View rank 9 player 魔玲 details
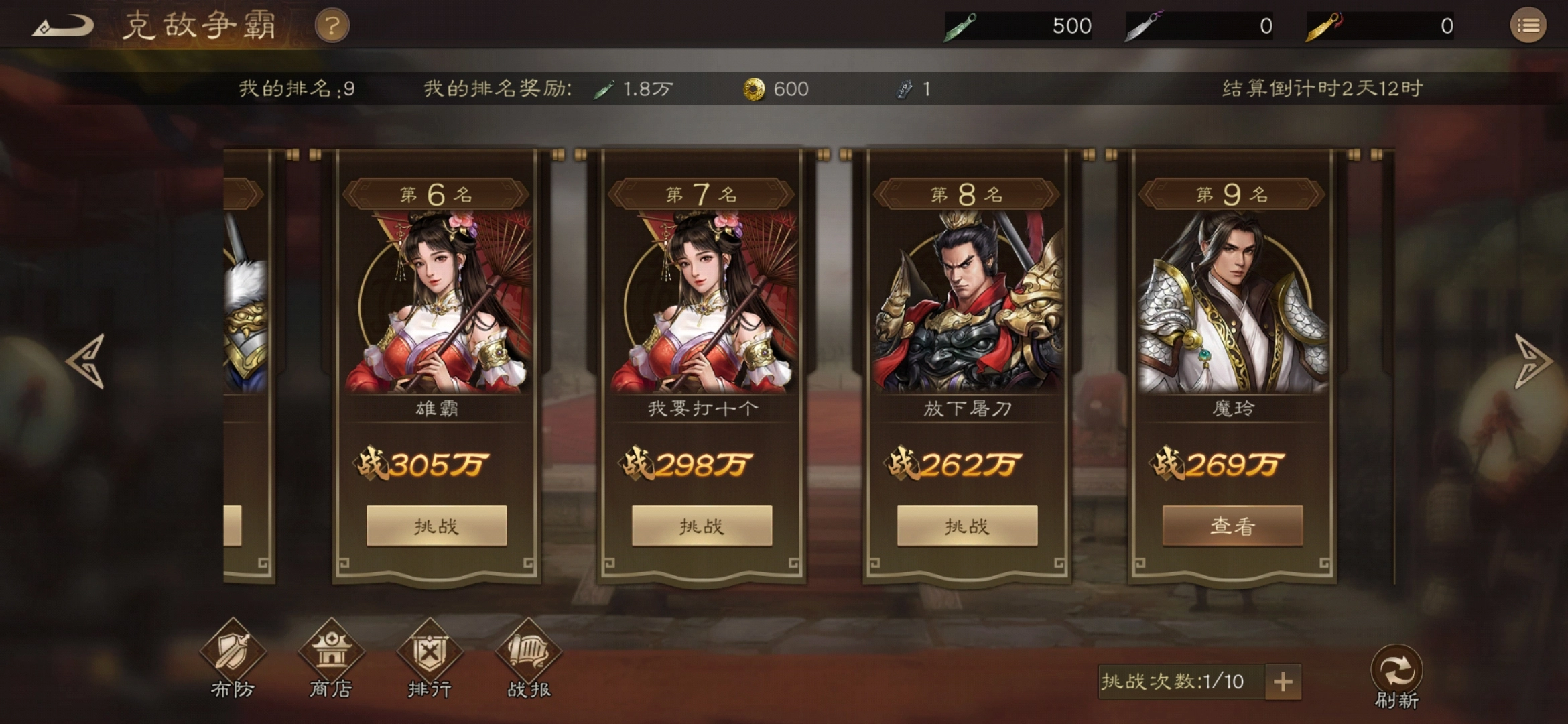Image resolution: width=1568 pixels, height=724 pixels. pyautogui.click(x=1232, y=526)
